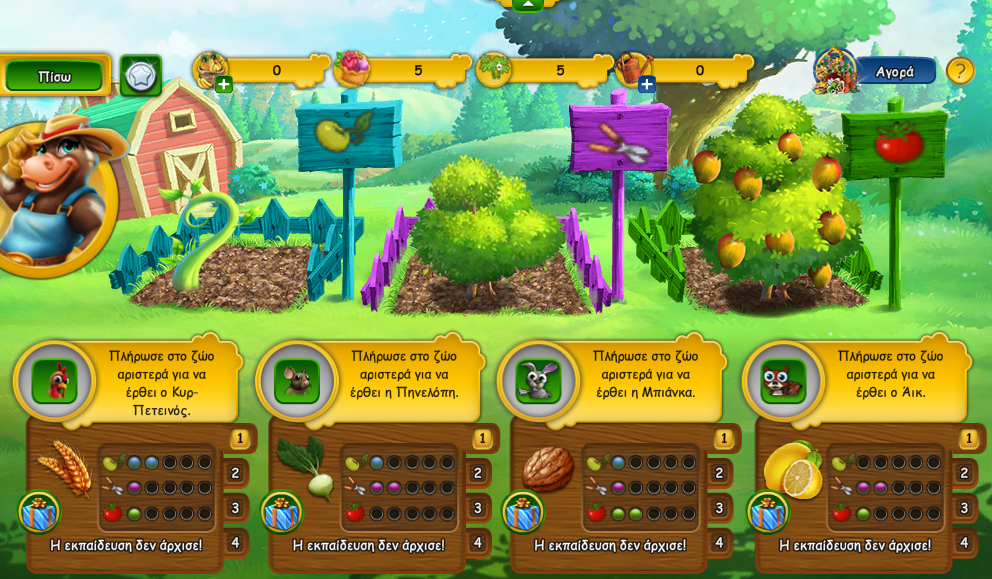The image size is (992, 579).
Task: Open the Αγορά market
Action: click(x=894, y=71)
